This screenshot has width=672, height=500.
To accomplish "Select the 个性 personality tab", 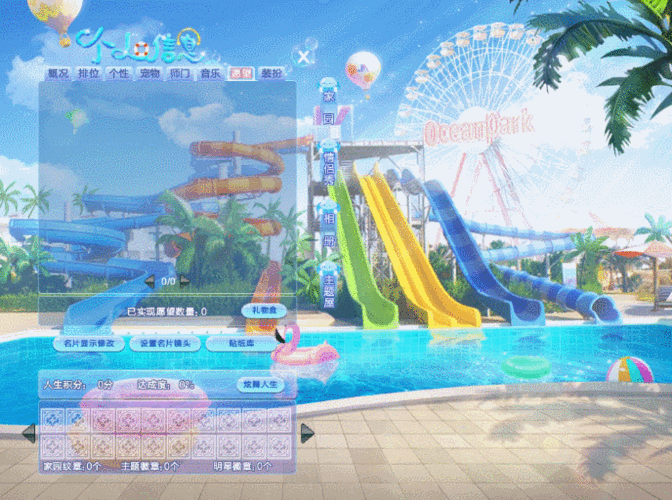I will 118,74.
